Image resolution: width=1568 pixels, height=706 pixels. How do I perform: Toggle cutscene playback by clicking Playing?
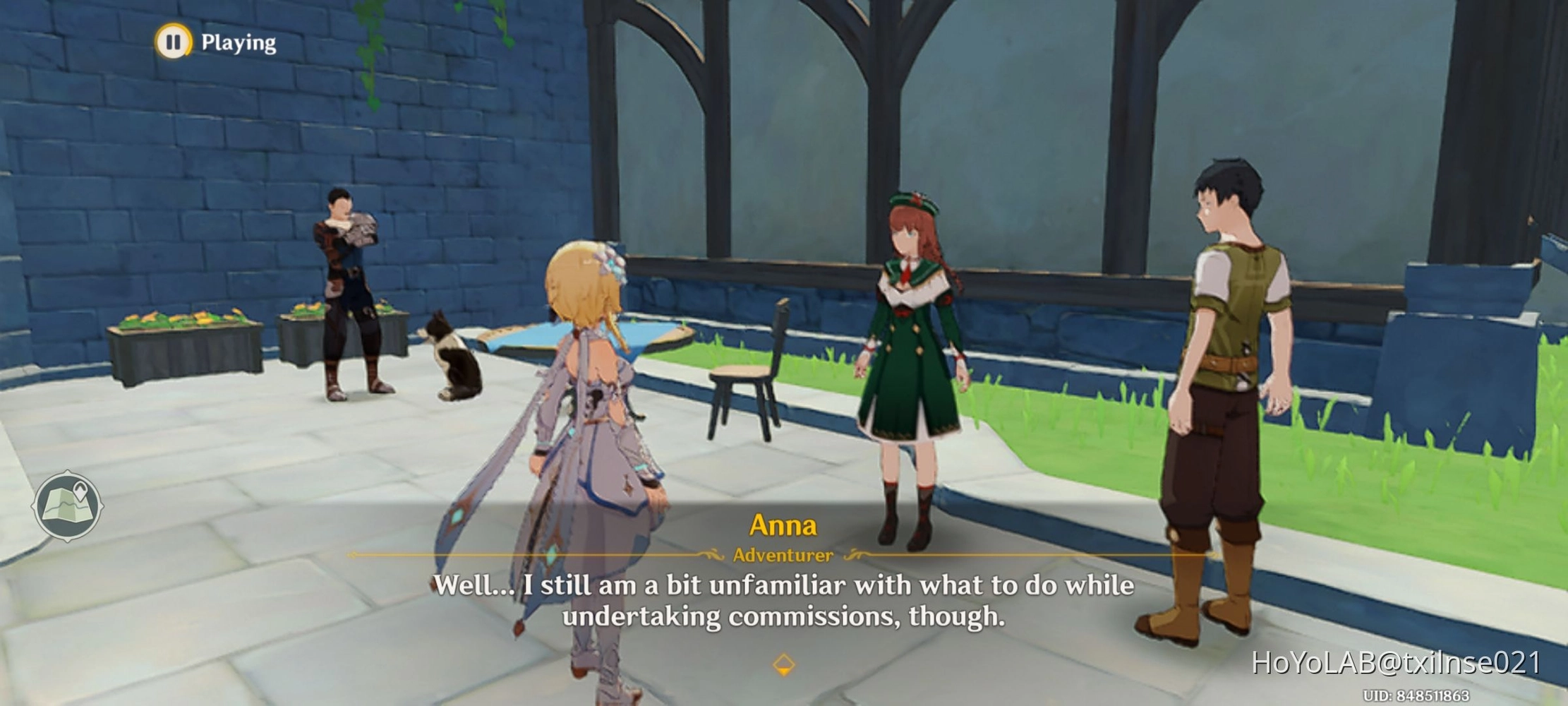[238, 42]
